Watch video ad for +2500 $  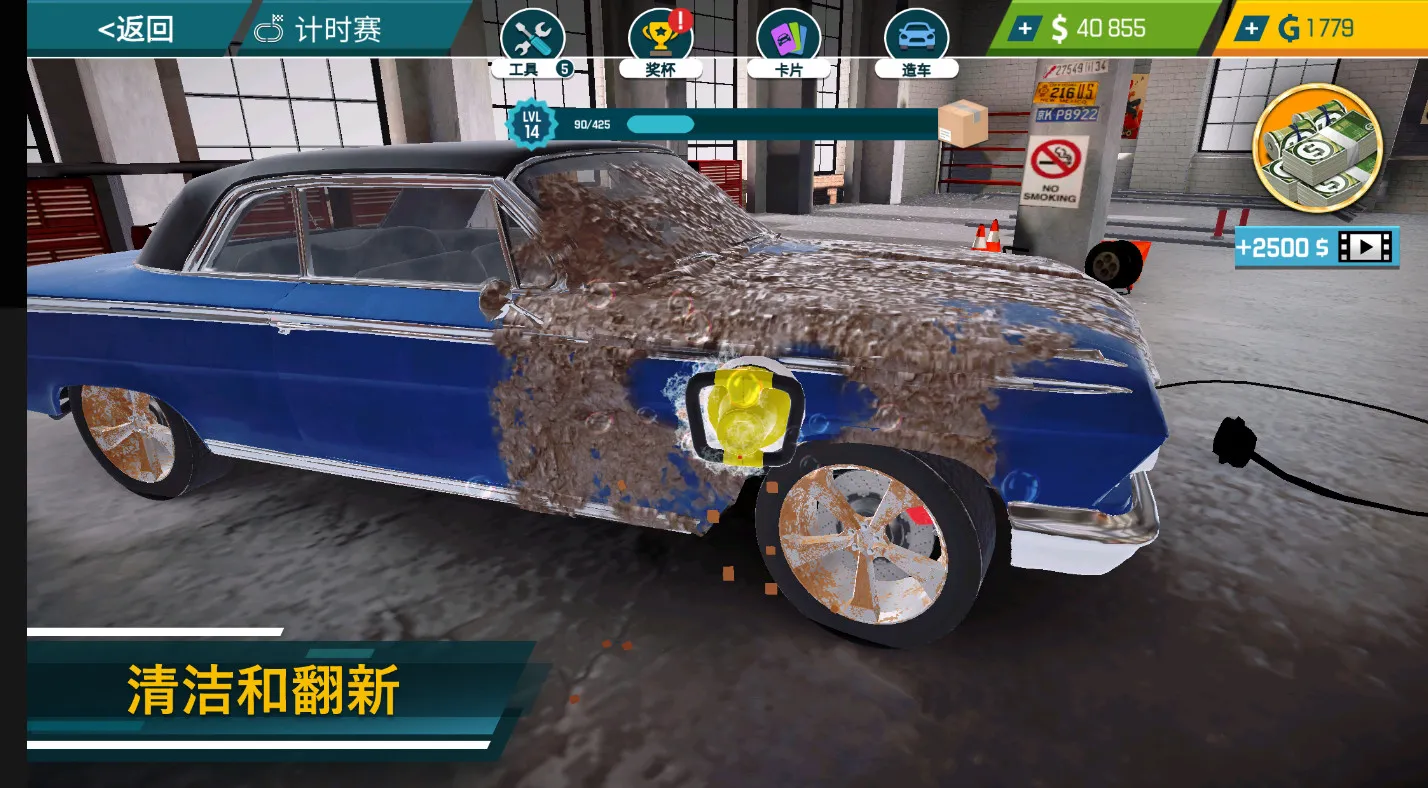[1314, 247]
